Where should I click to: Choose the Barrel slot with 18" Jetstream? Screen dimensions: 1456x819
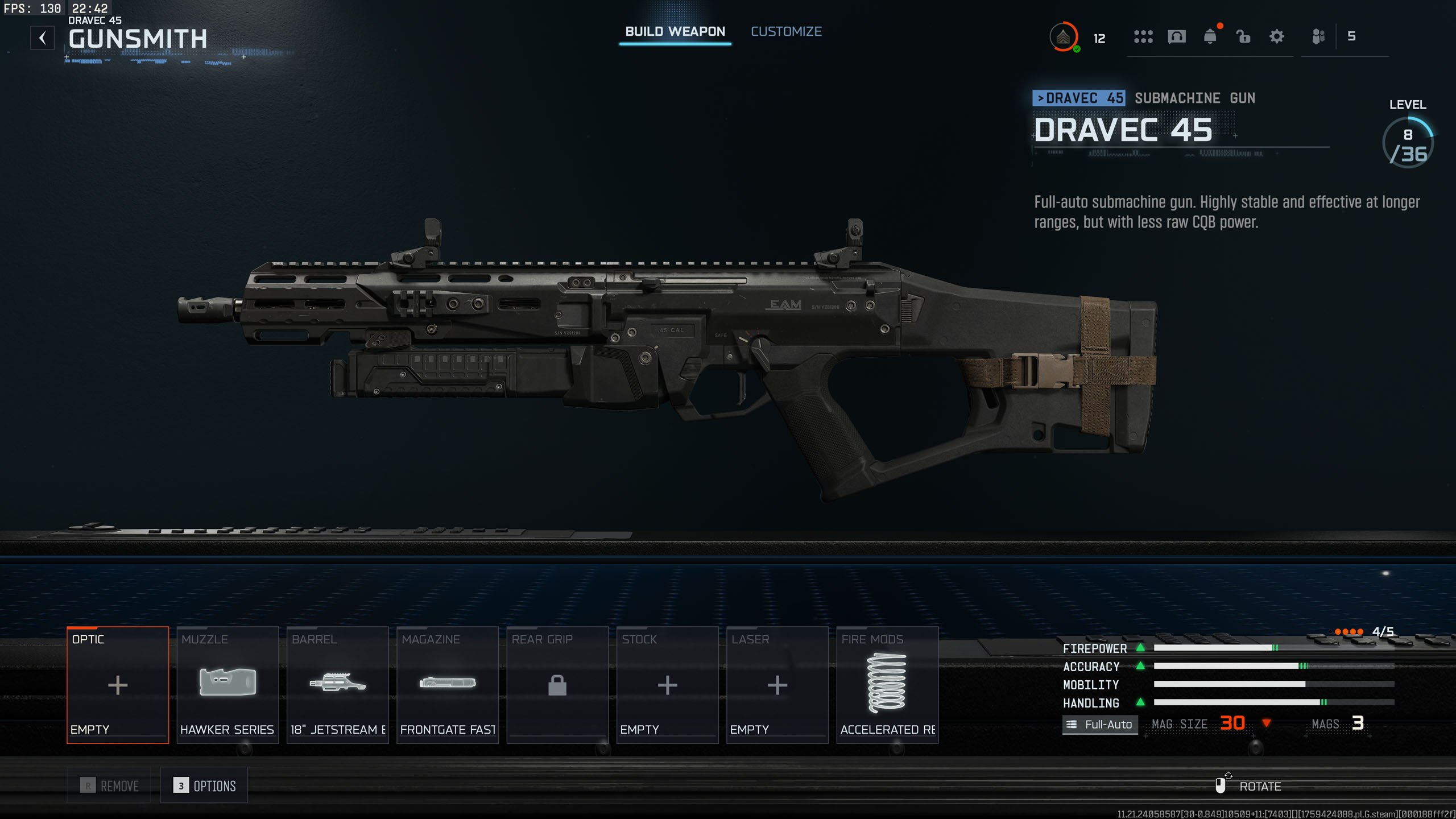click(338, 685)
